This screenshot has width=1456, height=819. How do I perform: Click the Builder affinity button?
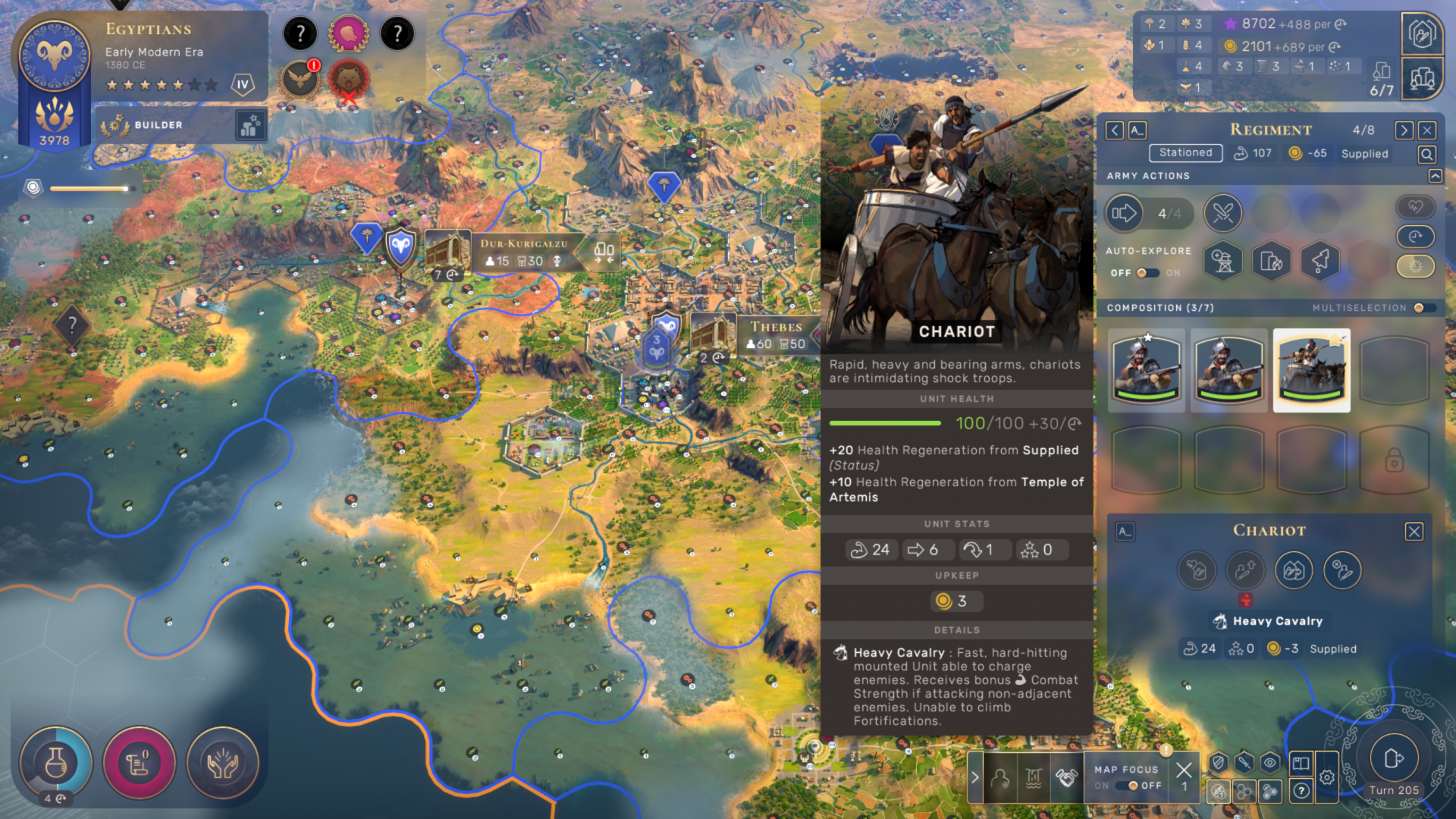click(x=159, y=125)
